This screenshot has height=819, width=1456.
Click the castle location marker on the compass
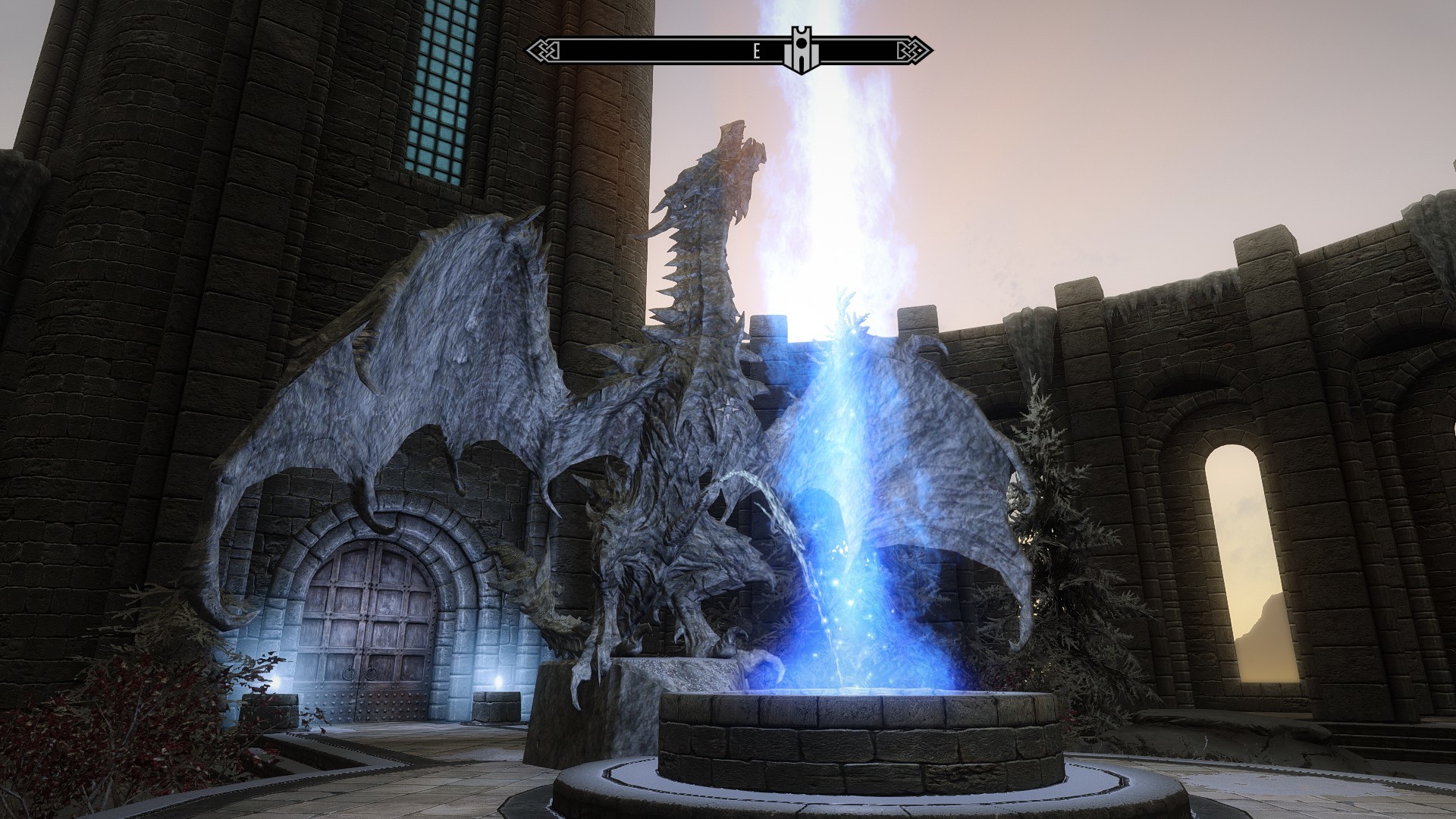(x=802, y=51)
